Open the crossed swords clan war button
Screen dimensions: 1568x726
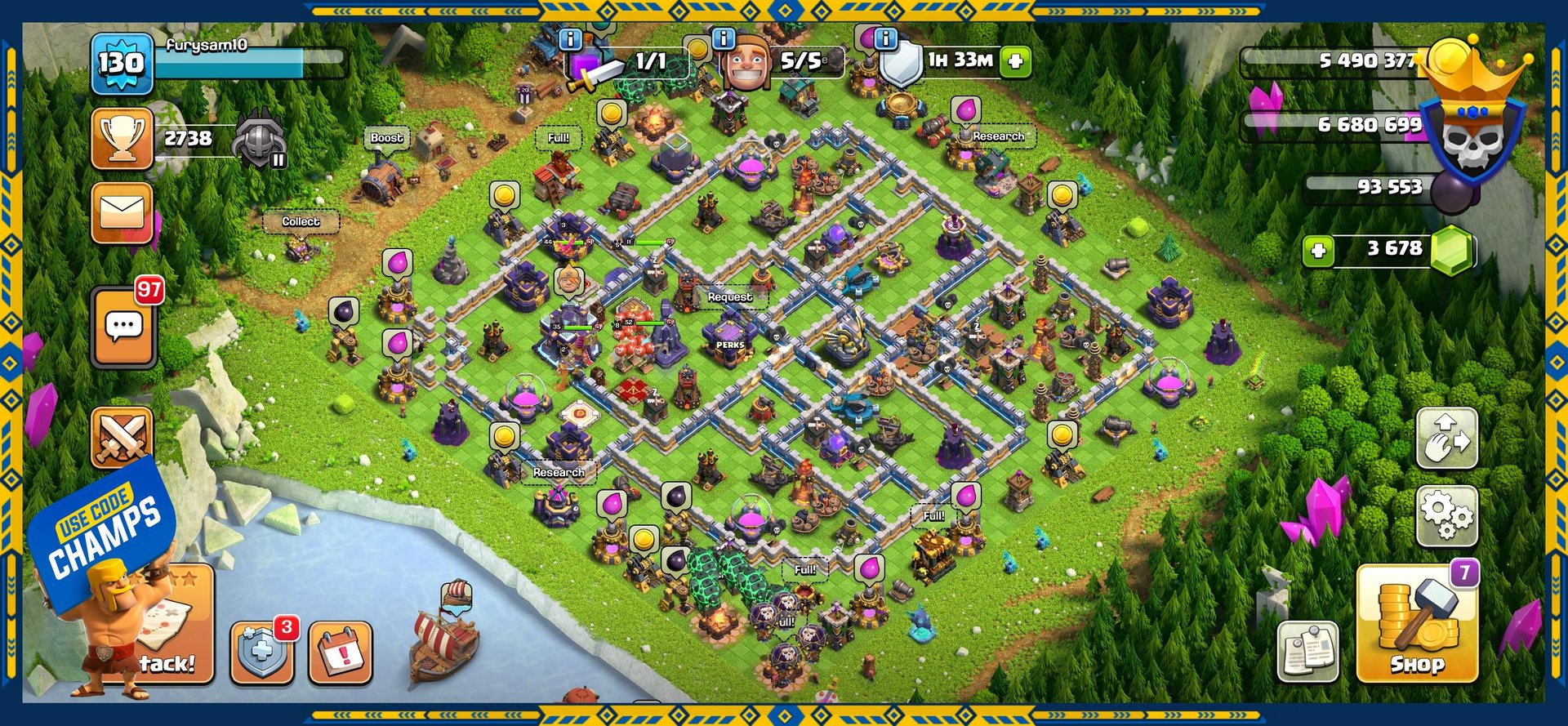[122, 437]
